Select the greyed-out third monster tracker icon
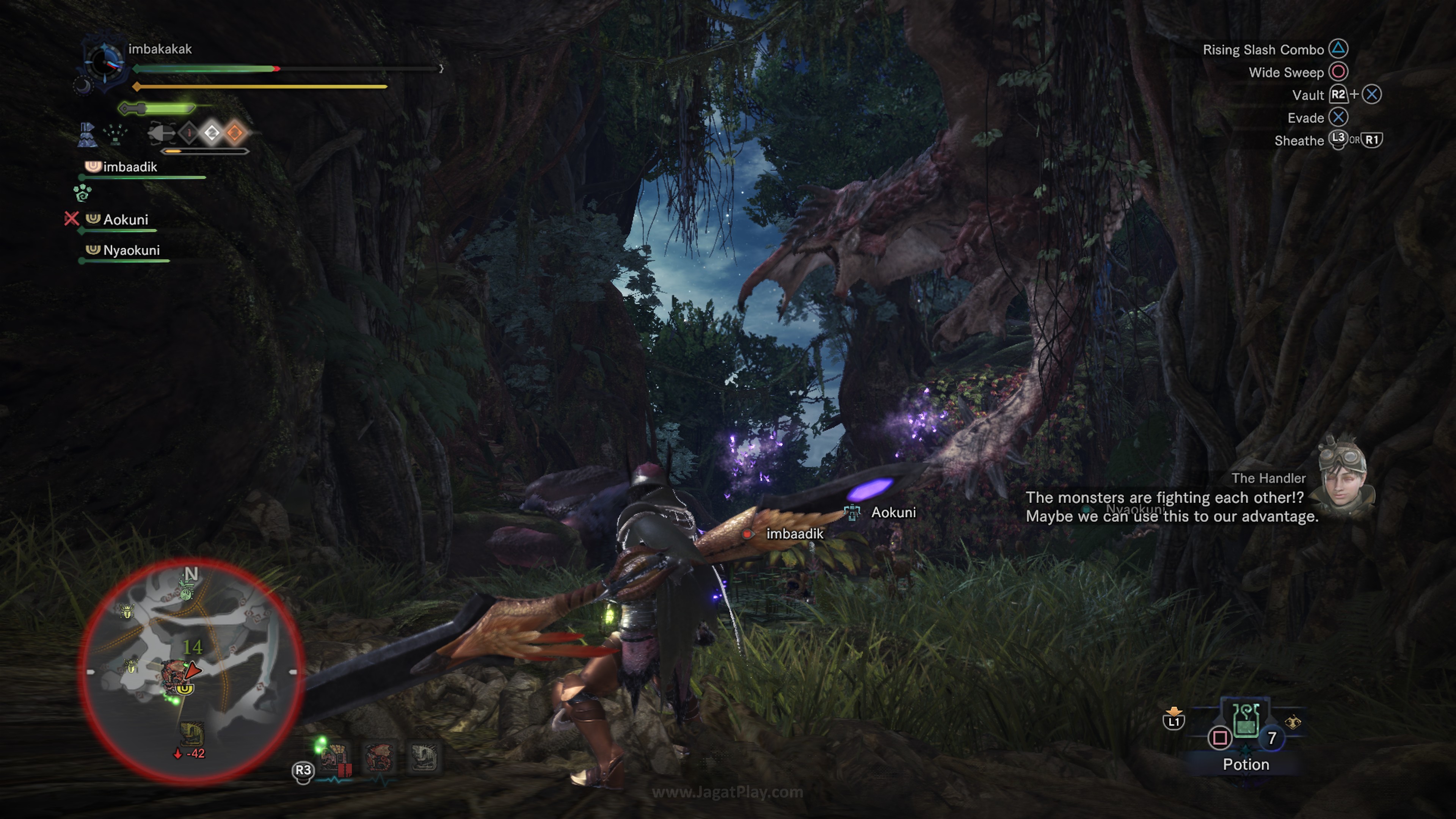1456x819 pixels. (423, 758)
